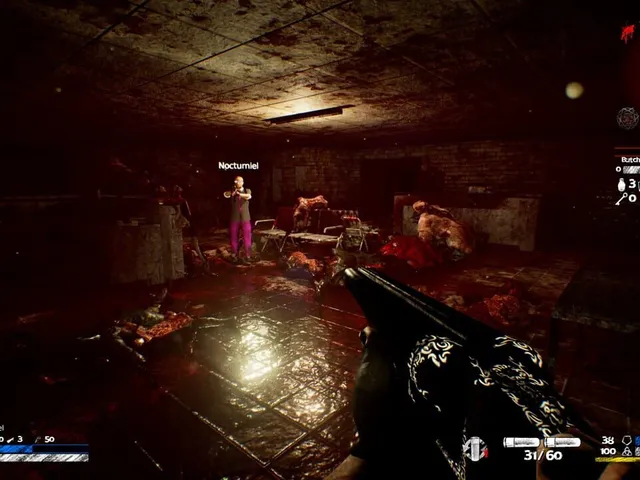Screen dimensions: 640x480
Task: Click the pentagon armor icon
Action: tap(626, 440)
